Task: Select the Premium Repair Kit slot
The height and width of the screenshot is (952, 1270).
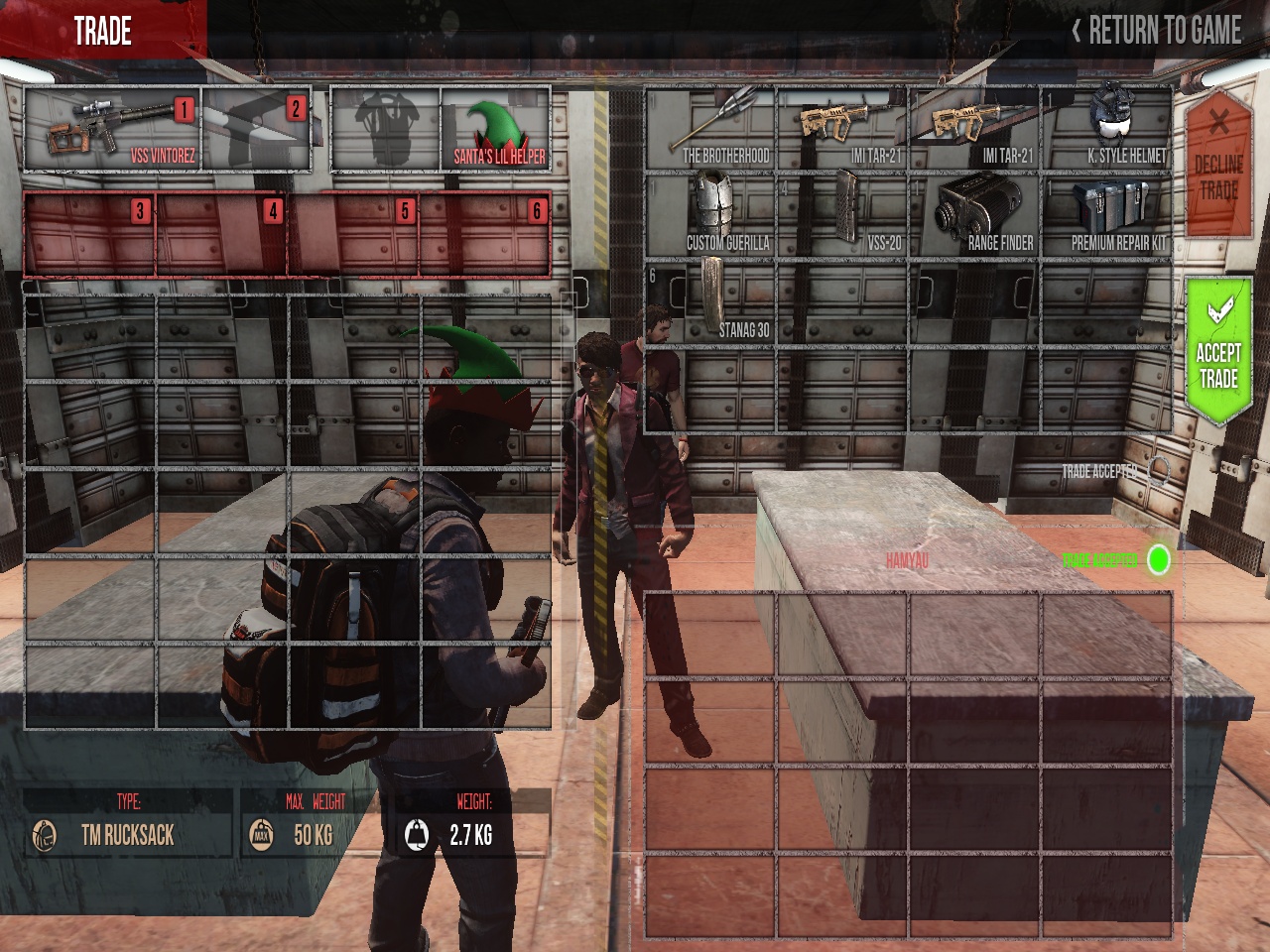Action: point(1107,213)
